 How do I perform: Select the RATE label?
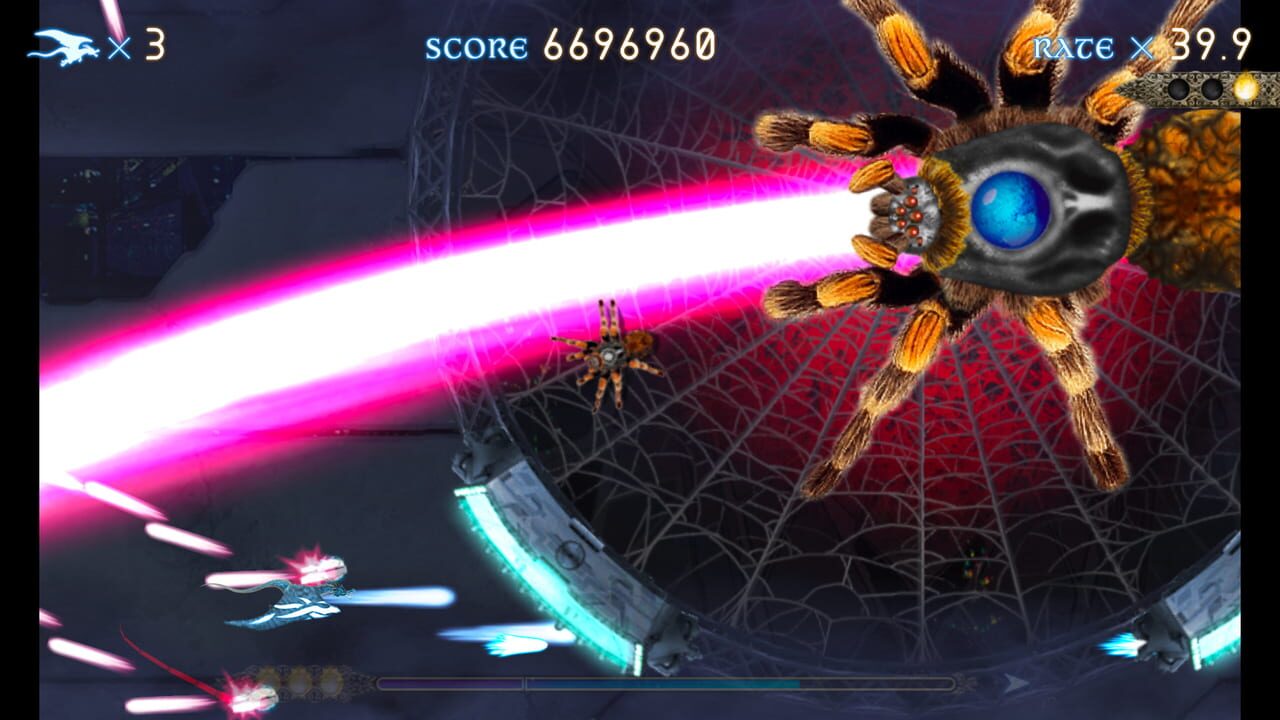pyautogui.click(x=1075, y=45)
